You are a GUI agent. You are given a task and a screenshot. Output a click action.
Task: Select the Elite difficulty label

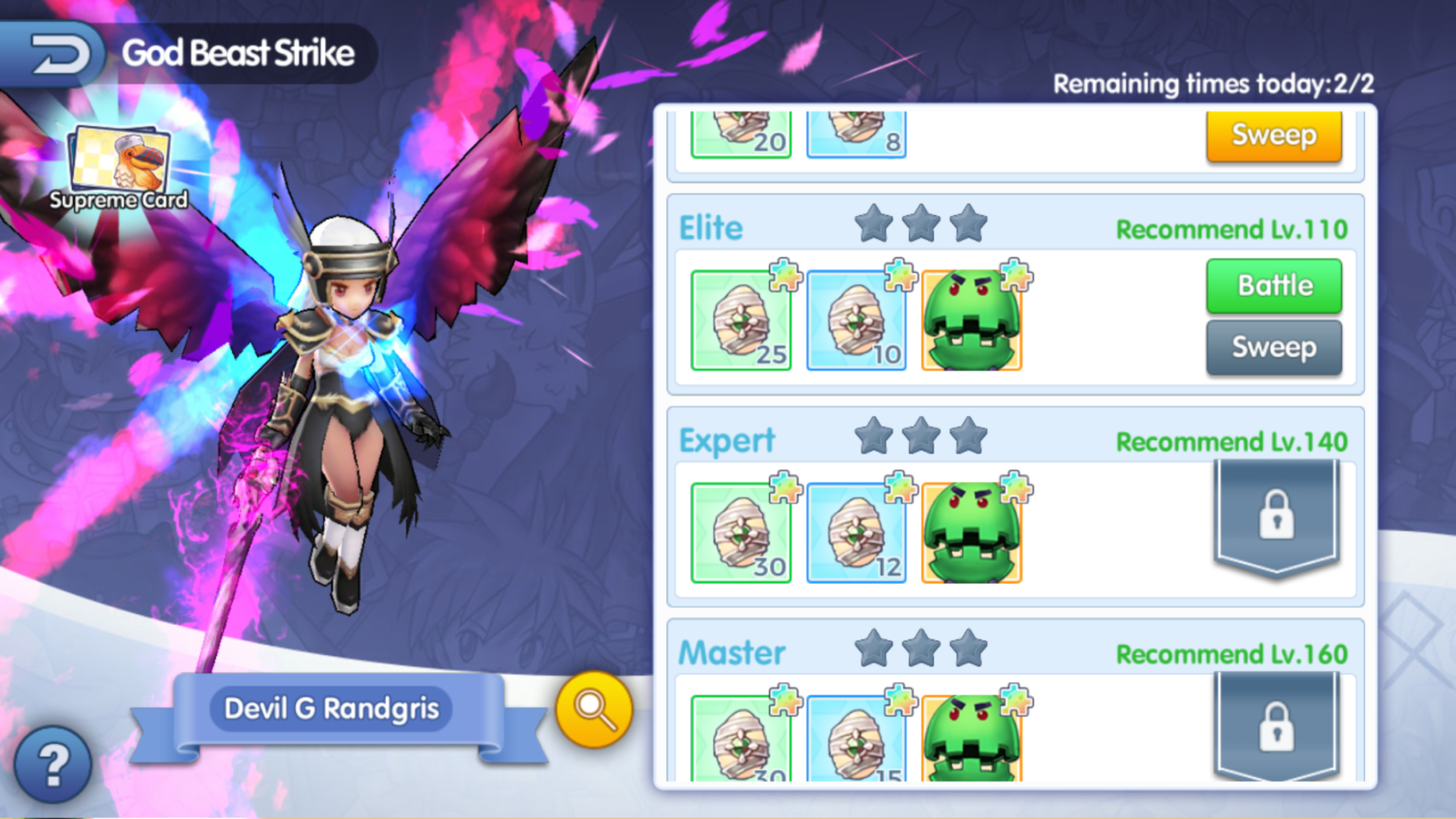pos(711,227)
